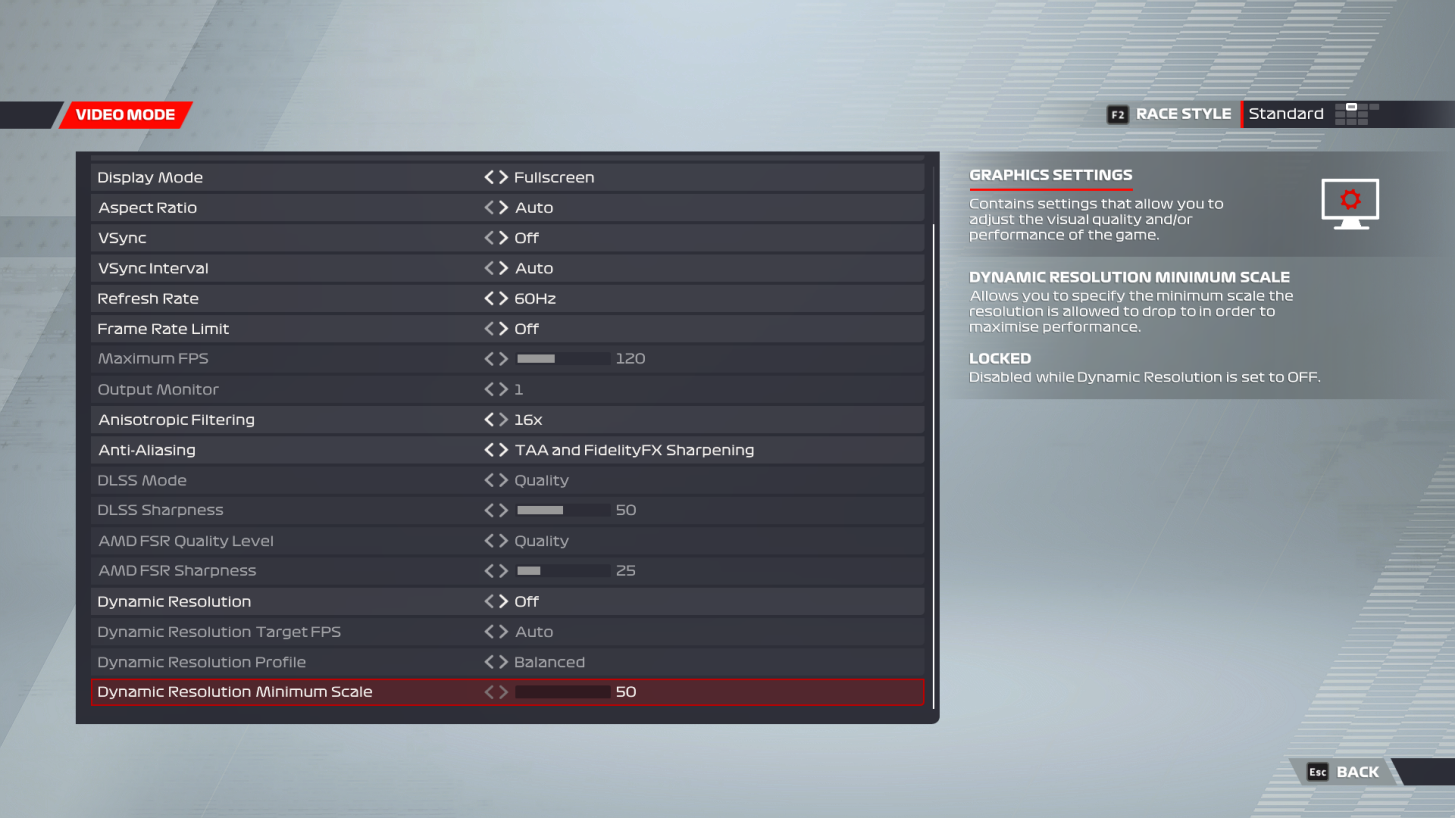This screenshot has width=1455, height=818.
Task: Click the quality bars icon beside Standard
Action: click(x=1355, y=114)
